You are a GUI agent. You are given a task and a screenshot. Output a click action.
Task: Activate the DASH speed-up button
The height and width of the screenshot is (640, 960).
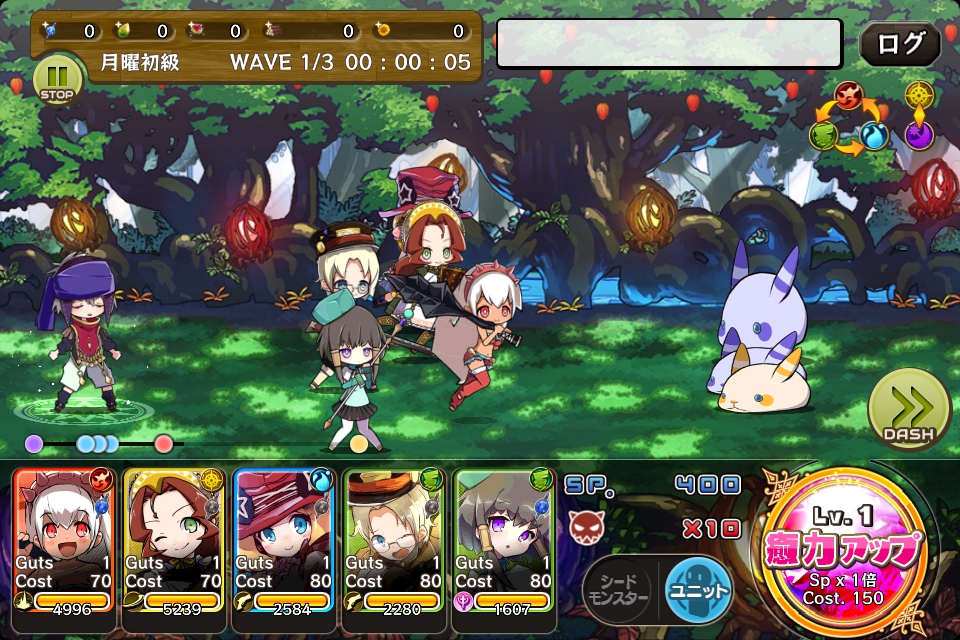point(908,410)
